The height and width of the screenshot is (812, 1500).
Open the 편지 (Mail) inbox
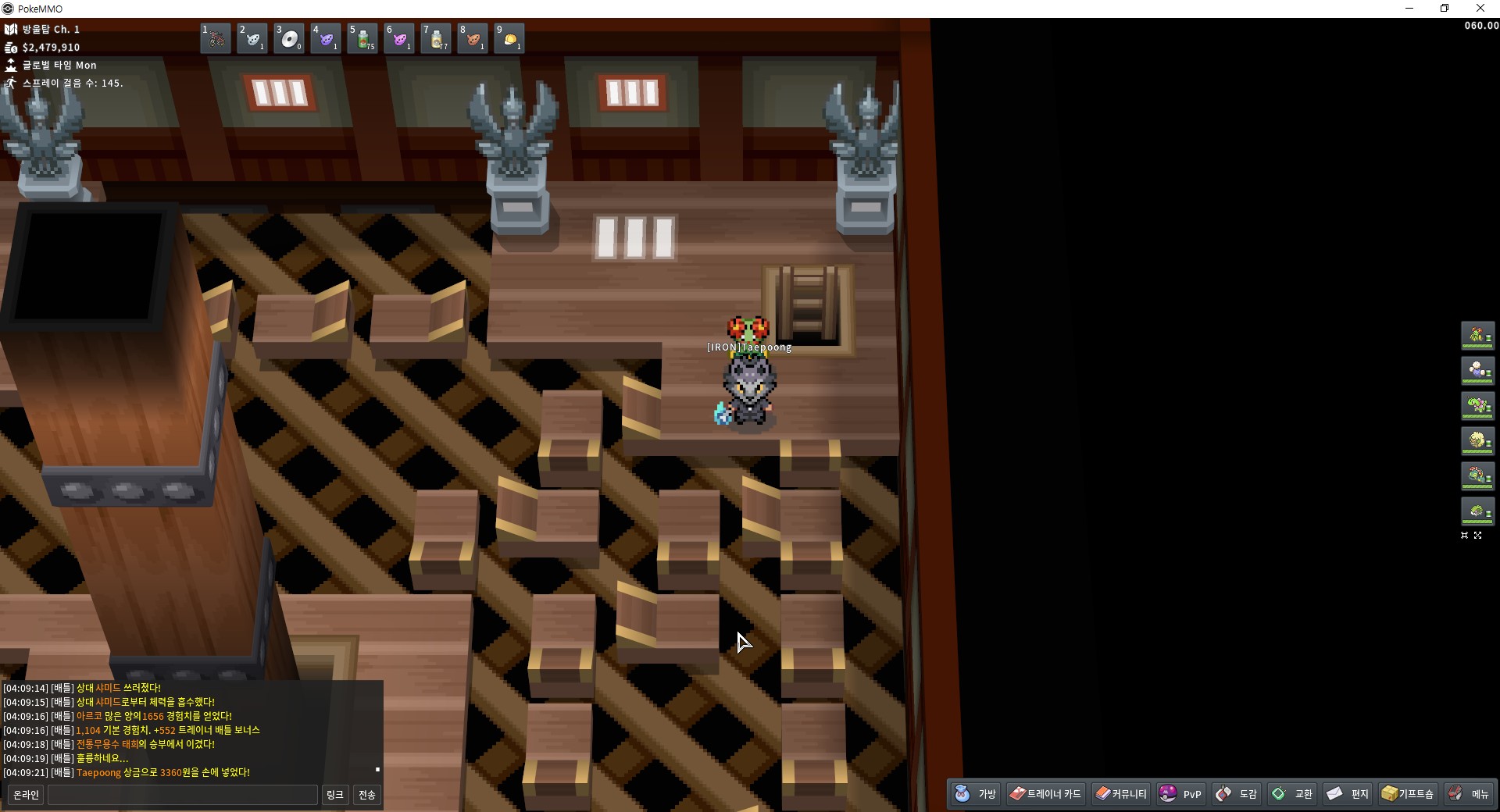pyautogui.click(x=1348, y=794)
